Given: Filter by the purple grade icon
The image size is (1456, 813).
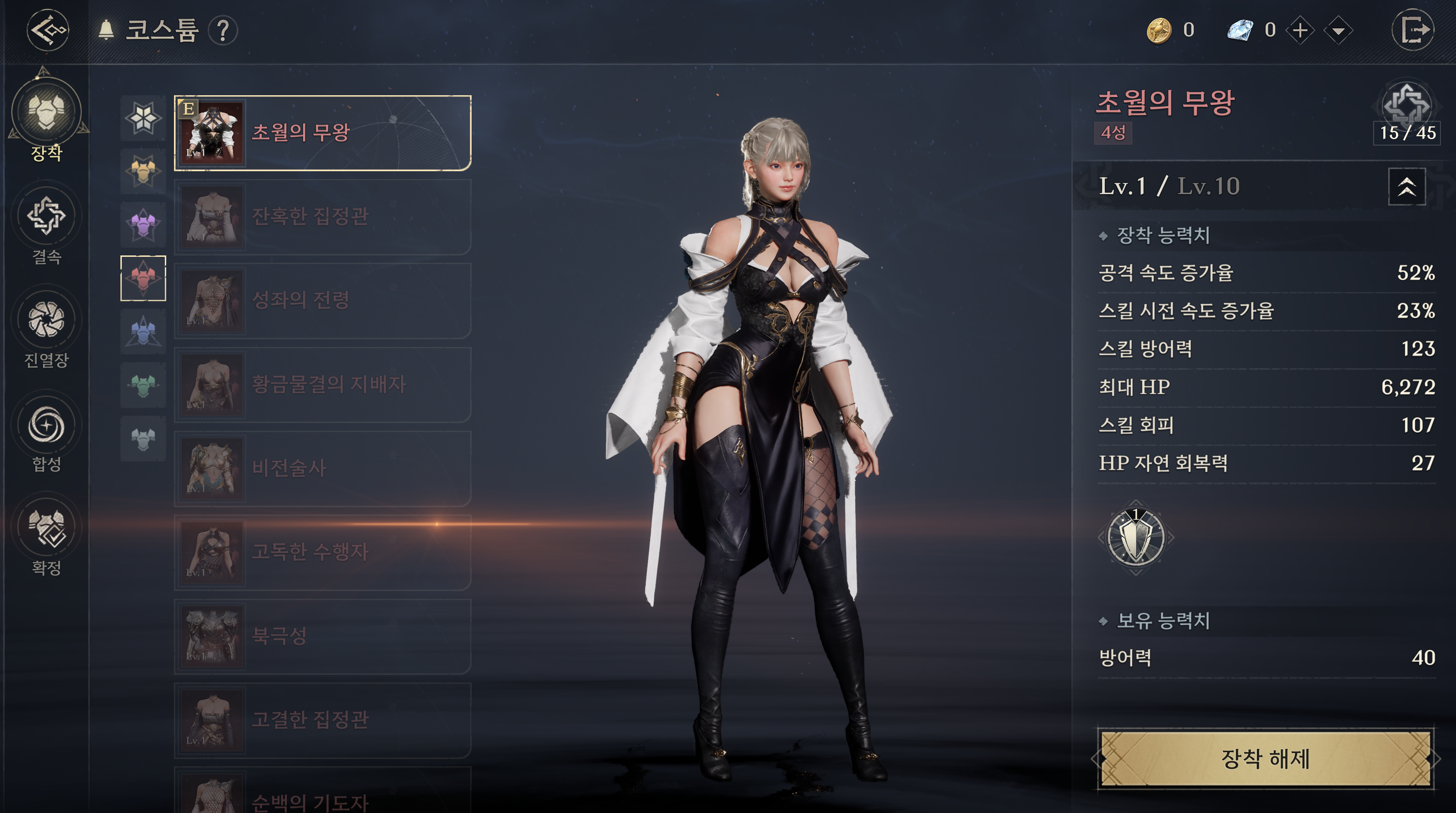Looking at the screenshot, I should pos(143,225).
